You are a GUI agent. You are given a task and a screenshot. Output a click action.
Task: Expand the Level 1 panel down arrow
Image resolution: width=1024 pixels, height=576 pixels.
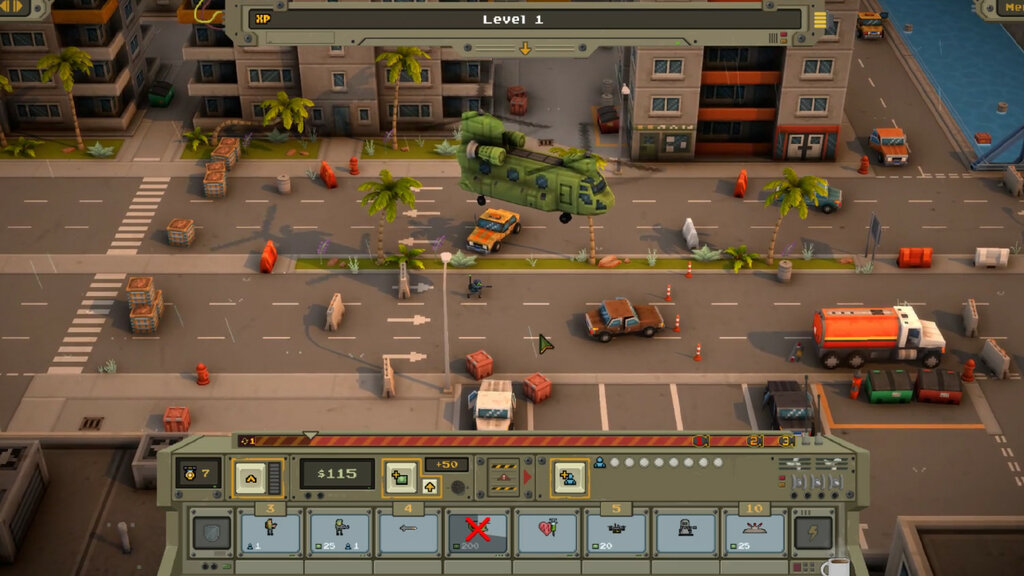(x=525, y=48)
